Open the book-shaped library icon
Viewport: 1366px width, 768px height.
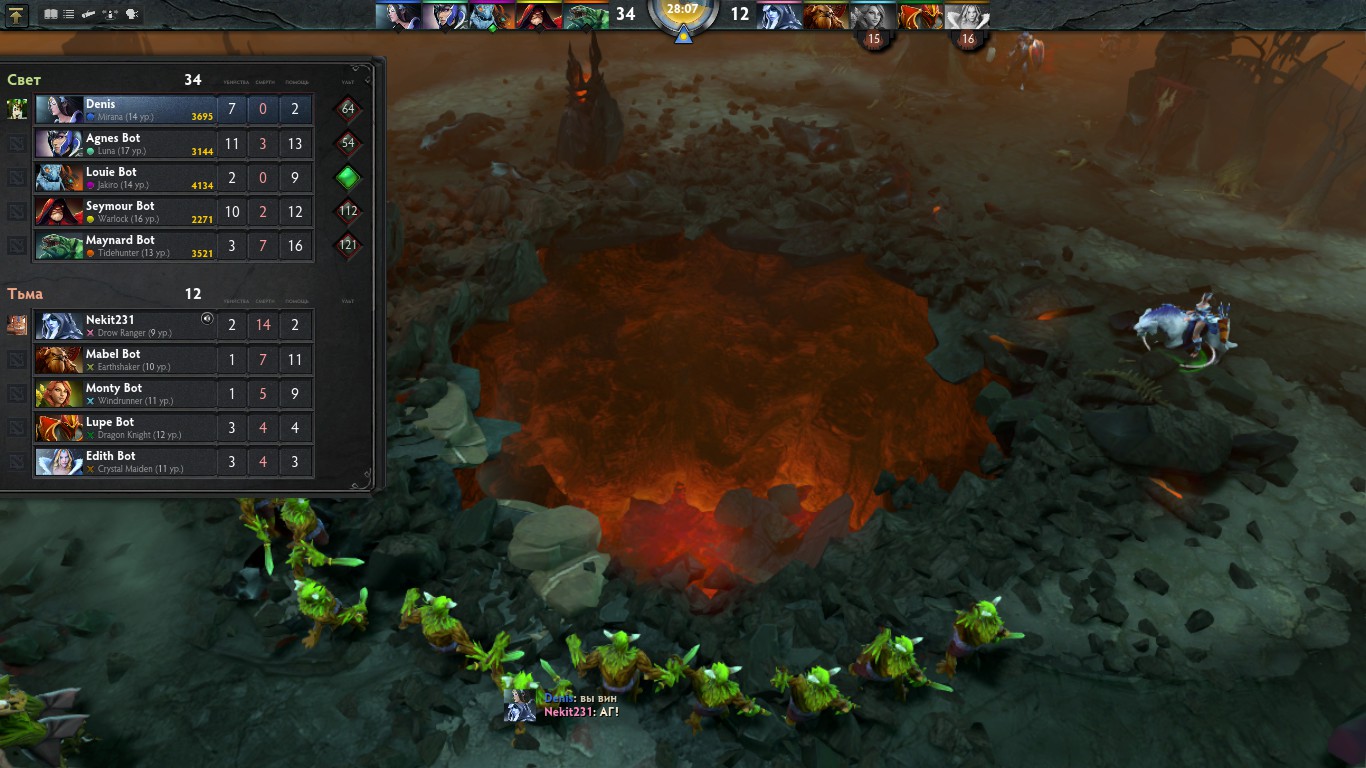[x=51, y=14]
